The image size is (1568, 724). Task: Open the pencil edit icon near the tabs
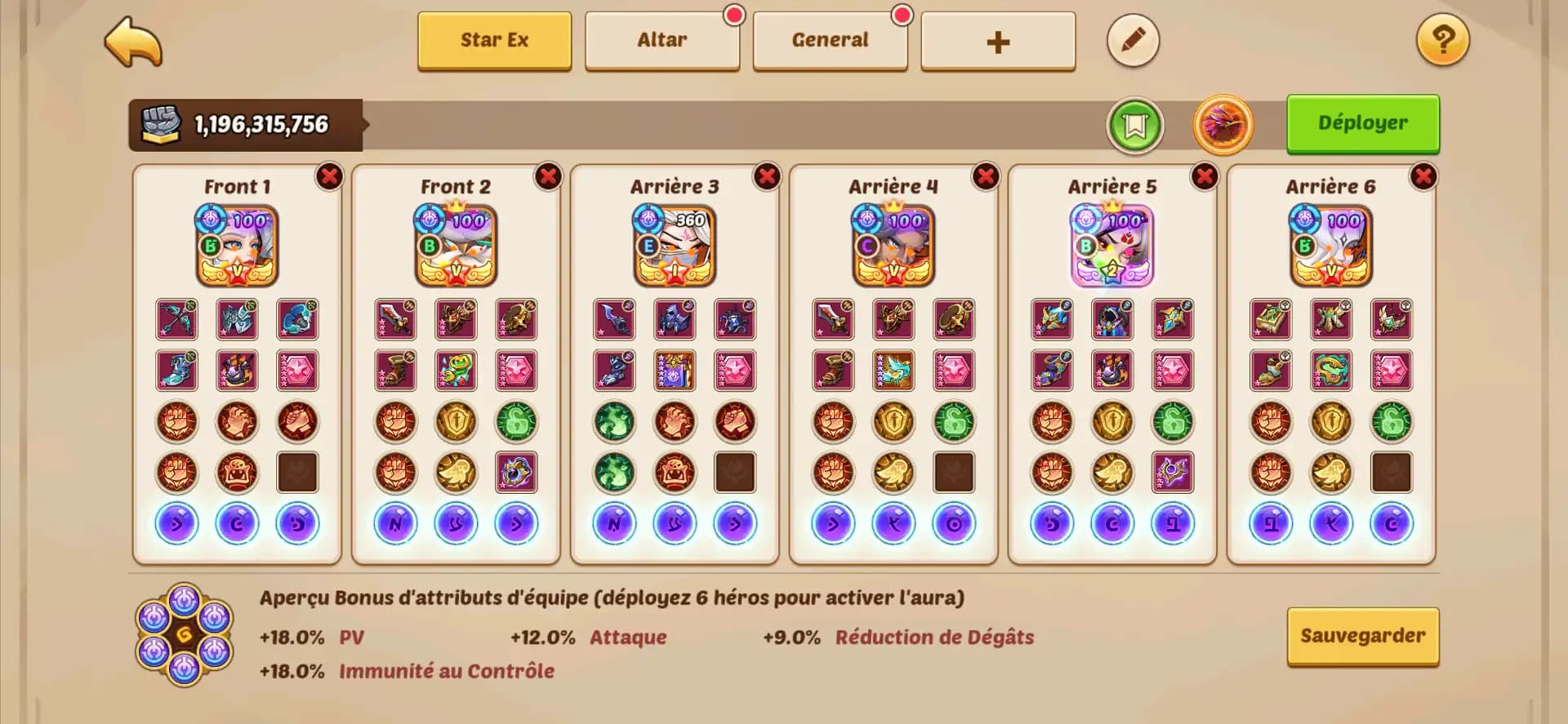(1134, 40)
